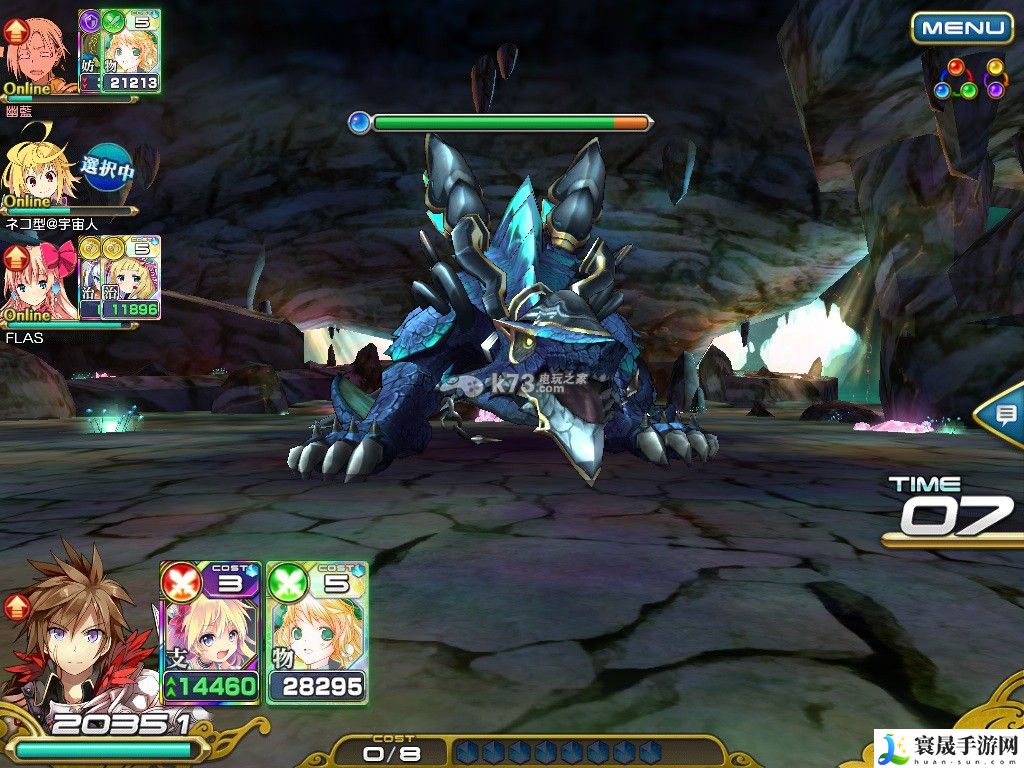This screenshot has height=768, width=1024.
Task: Choose the cost 5 card with 28295
Action: (x=317, y=632)
